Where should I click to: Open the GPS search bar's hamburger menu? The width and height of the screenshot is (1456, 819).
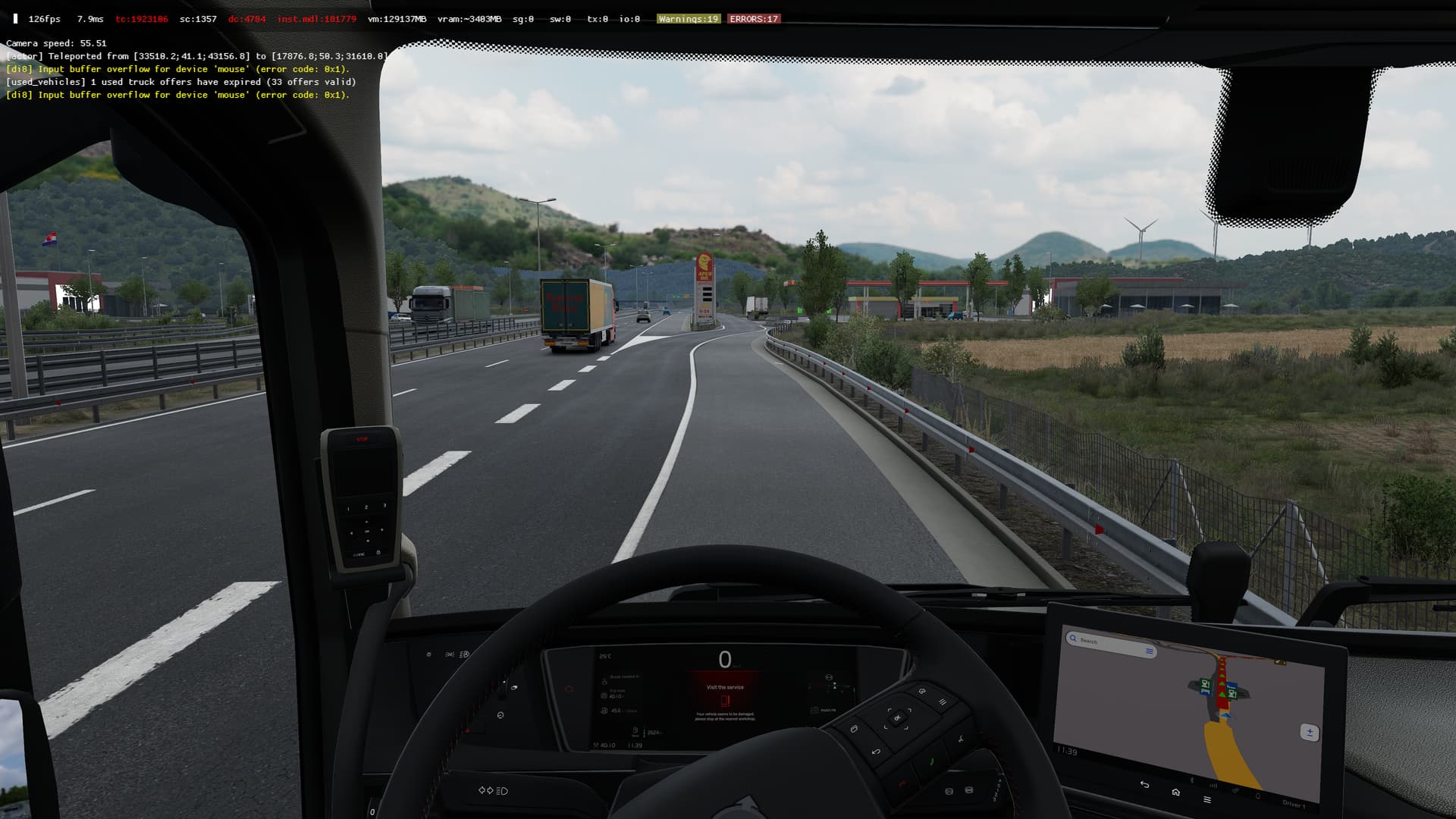(1150, 651)
